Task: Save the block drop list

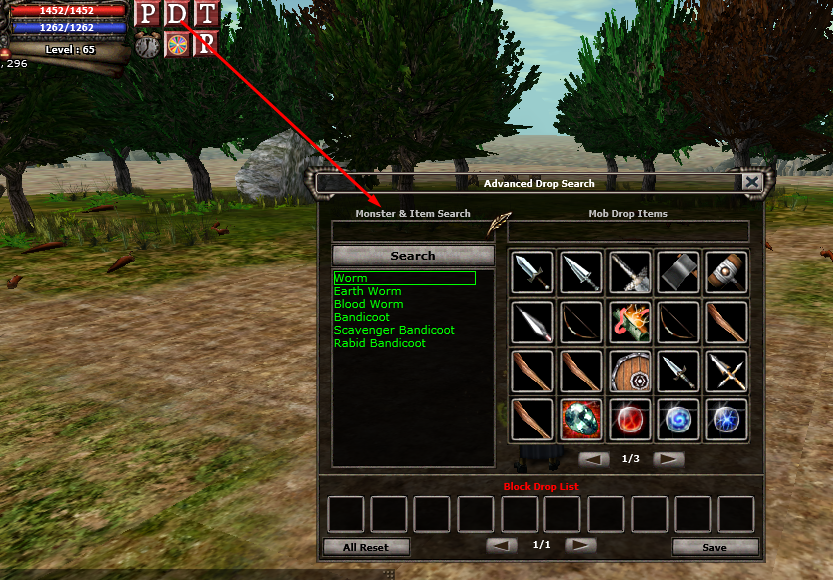Action: (714, 547)
